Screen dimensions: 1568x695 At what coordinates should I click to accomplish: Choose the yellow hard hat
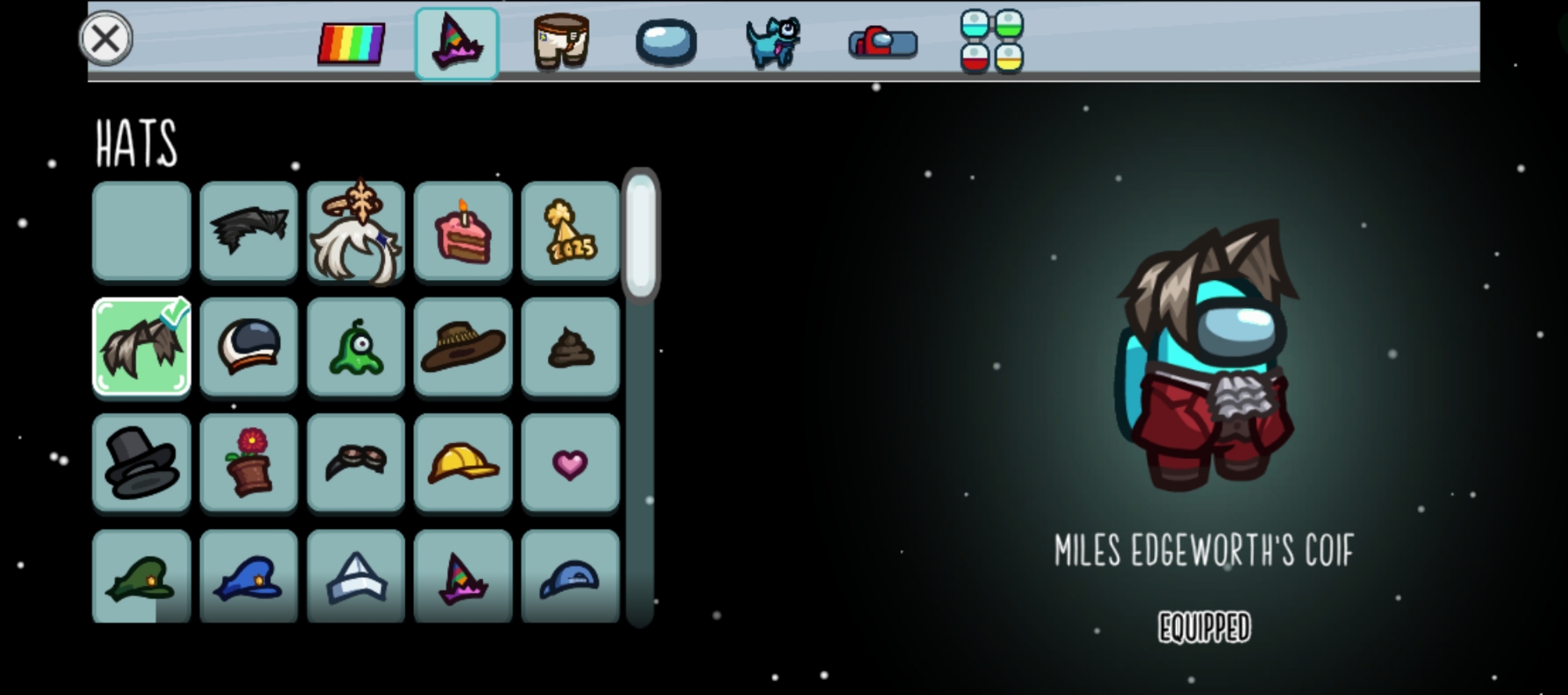tap(463, 463)
